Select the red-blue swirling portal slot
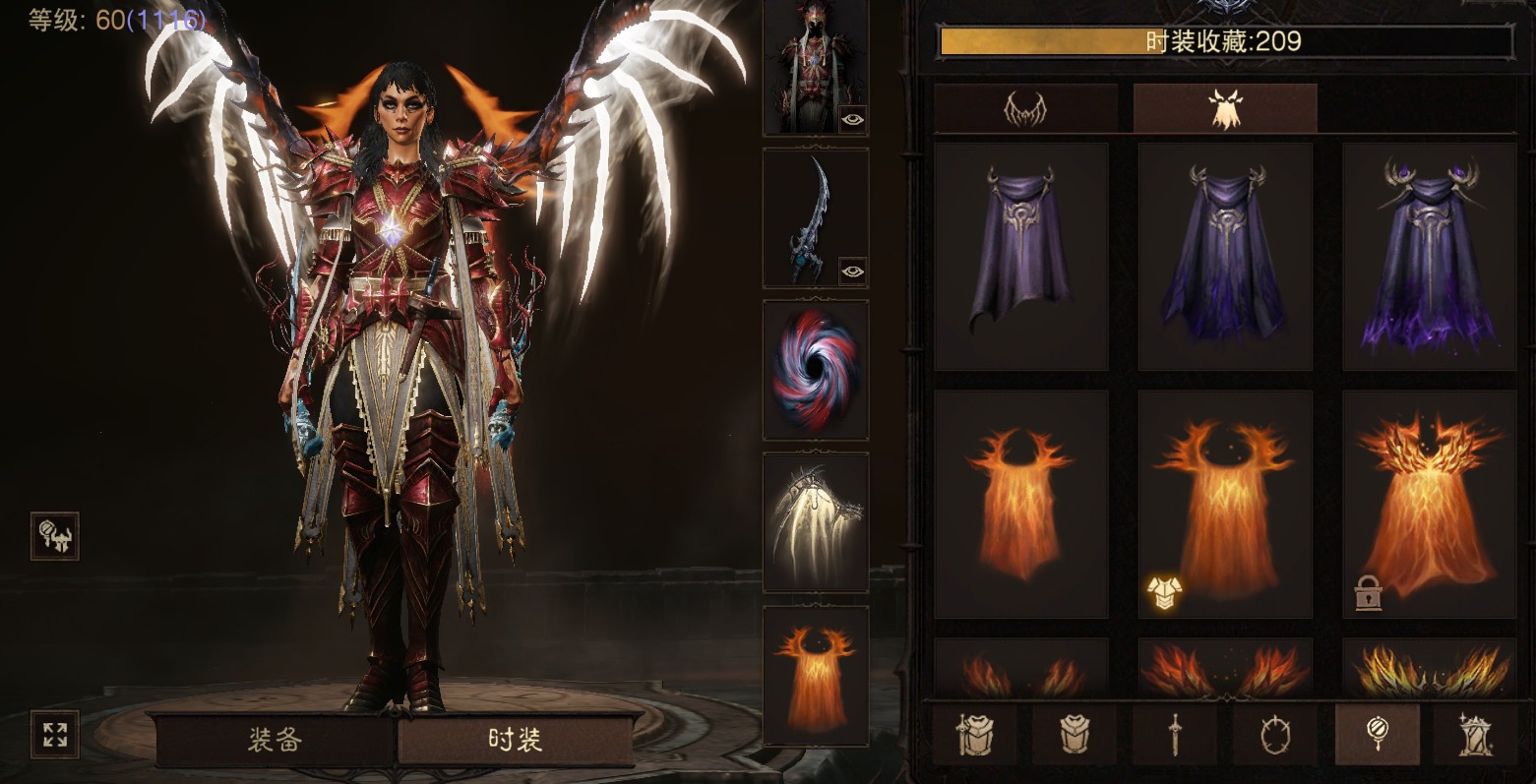This screenshot has height=784, width=1536. 816,370
